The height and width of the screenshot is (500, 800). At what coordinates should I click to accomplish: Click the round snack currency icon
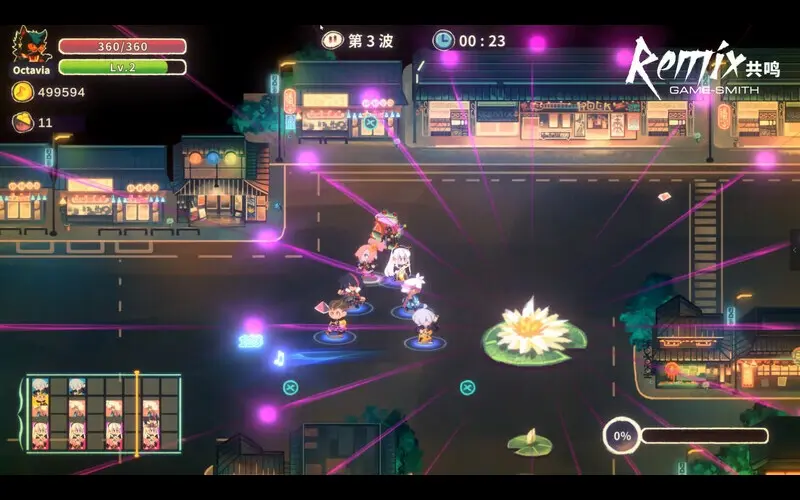tap(22, 122)
